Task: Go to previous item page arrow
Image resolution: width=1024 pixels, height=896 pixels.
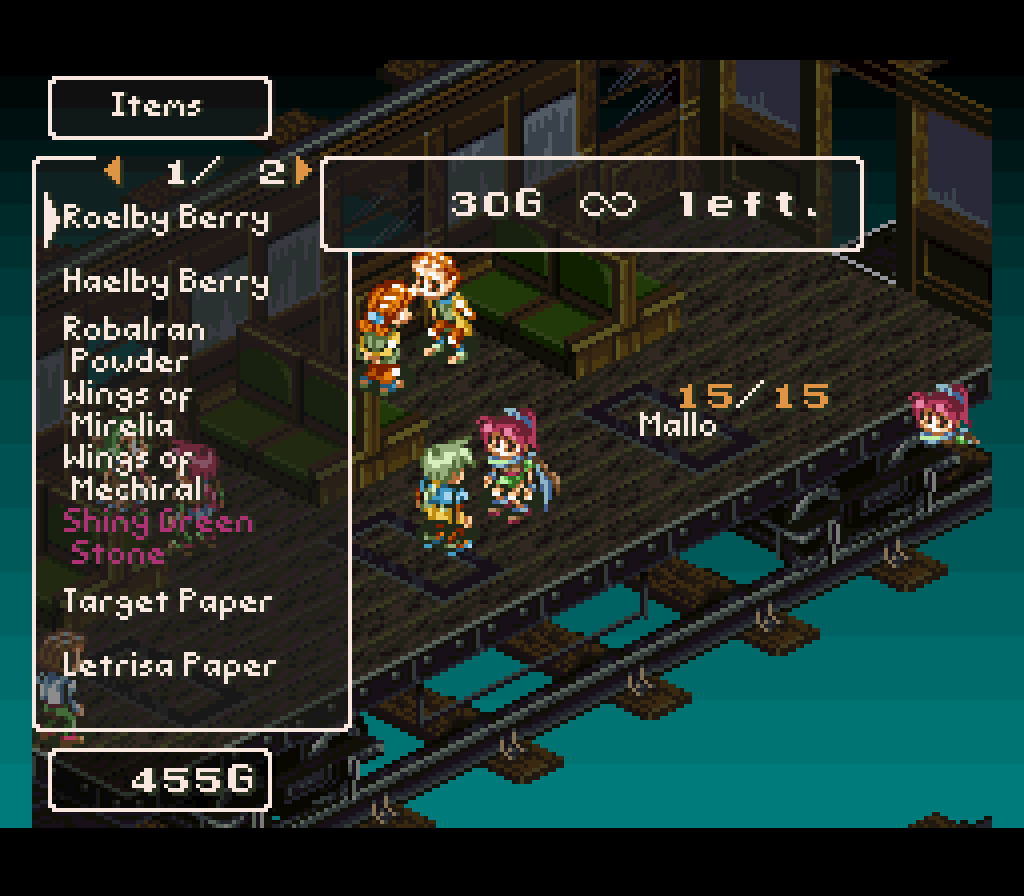Action: 114,172
